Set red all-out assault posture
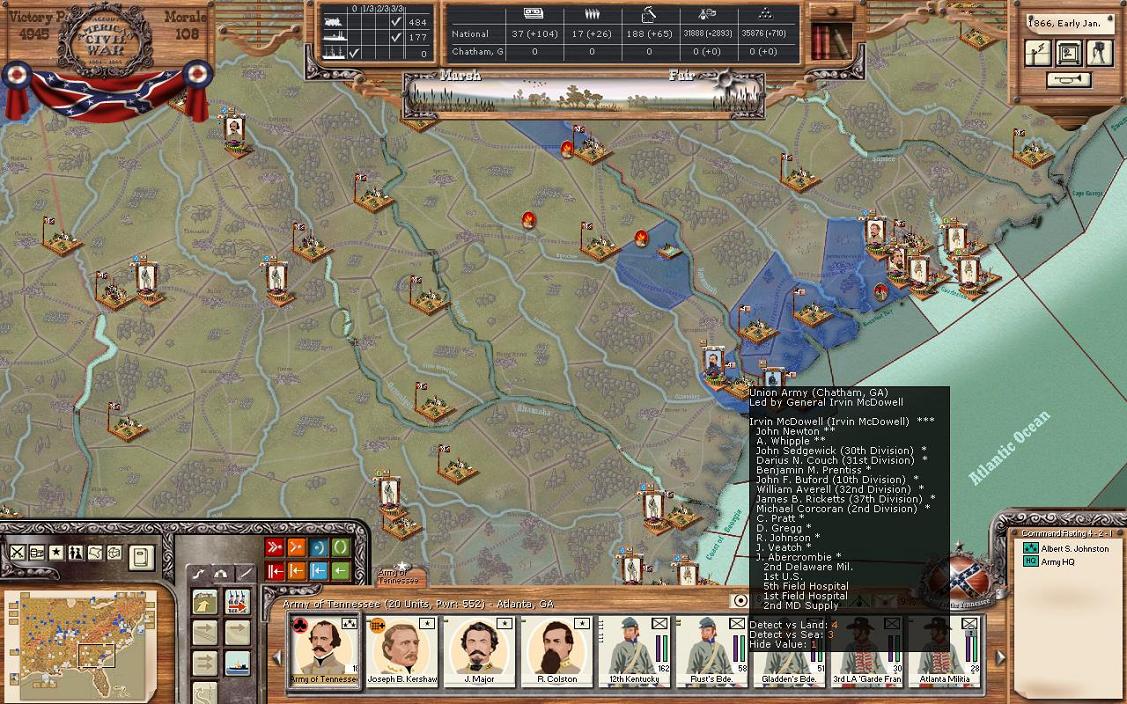The height and width of the screenshot is (704, 1127). (x=274, y=548)
